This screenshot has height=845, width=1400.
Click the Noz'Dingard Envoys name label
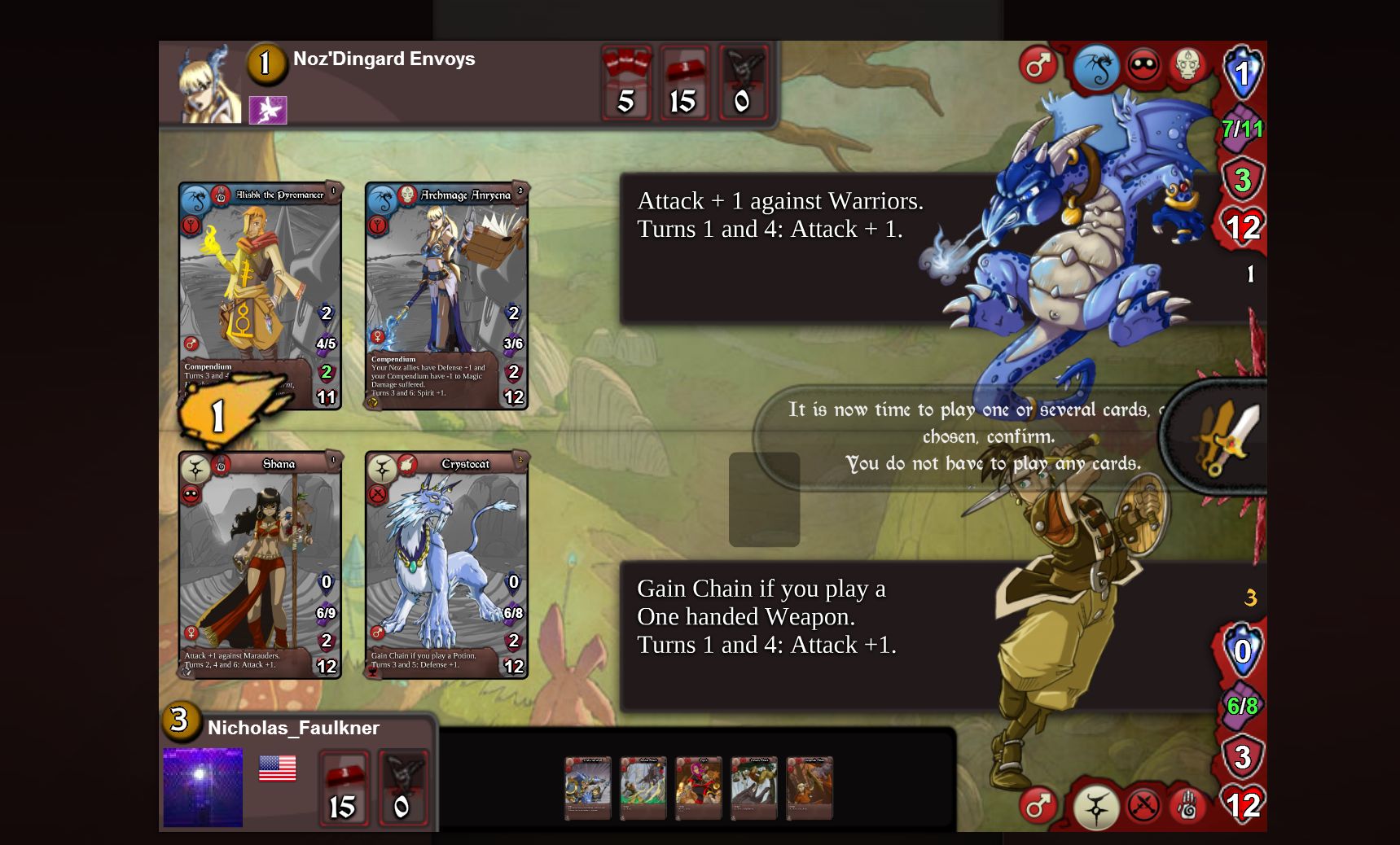(x=384, y=59)
